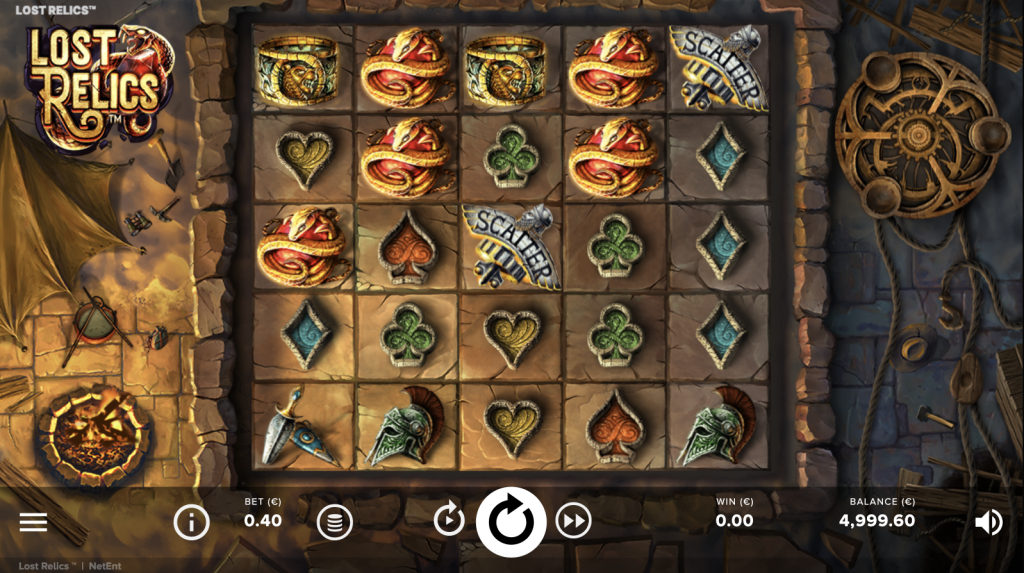Open the autoplay options
Screen dimensions: 1024x573
tap(449, 520)
